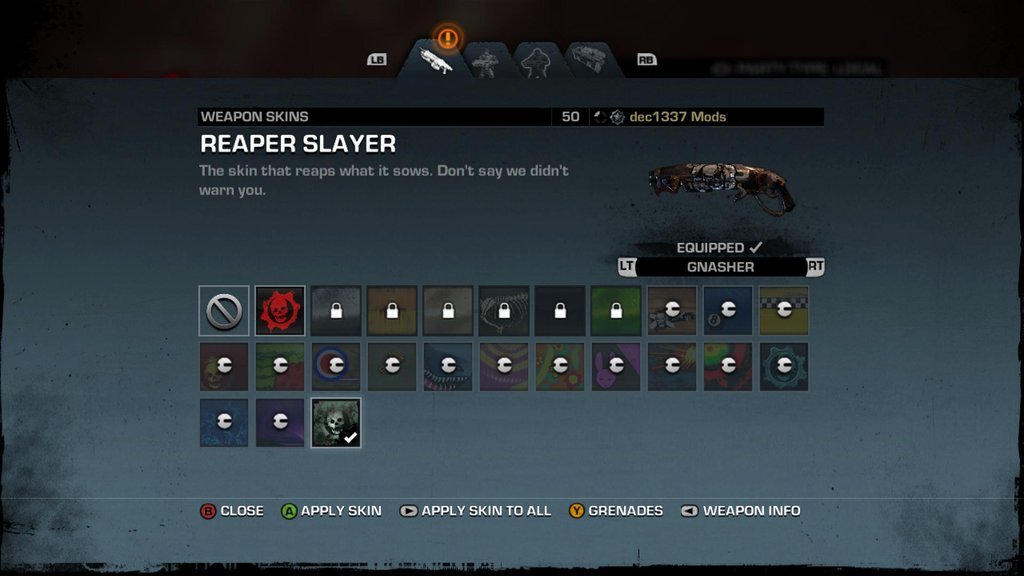Apply skin to the Gnasher
1024x576 pixels.
pos(331,511)
